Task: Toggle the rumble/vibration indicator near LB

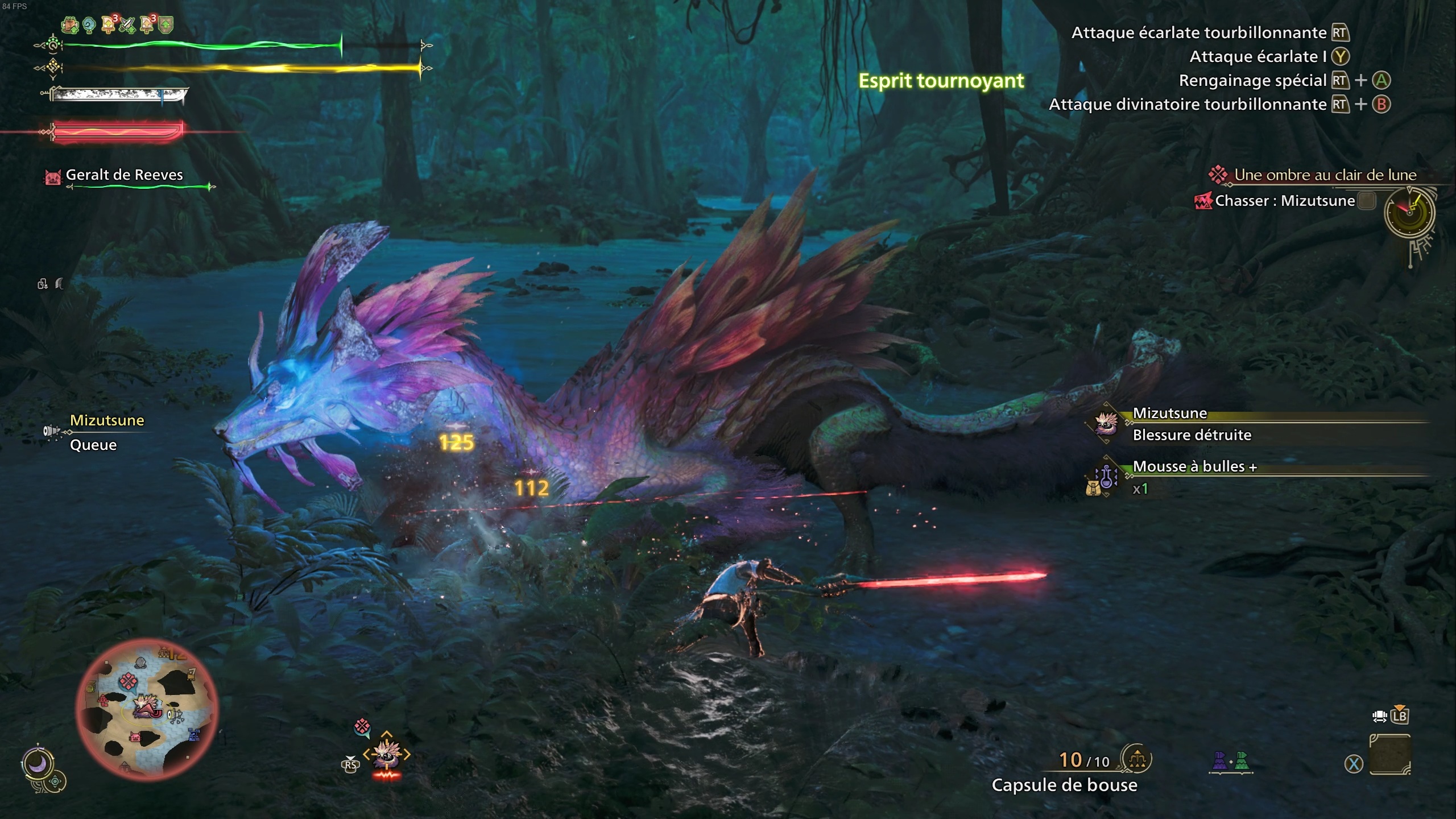Action: point(1380,717)
